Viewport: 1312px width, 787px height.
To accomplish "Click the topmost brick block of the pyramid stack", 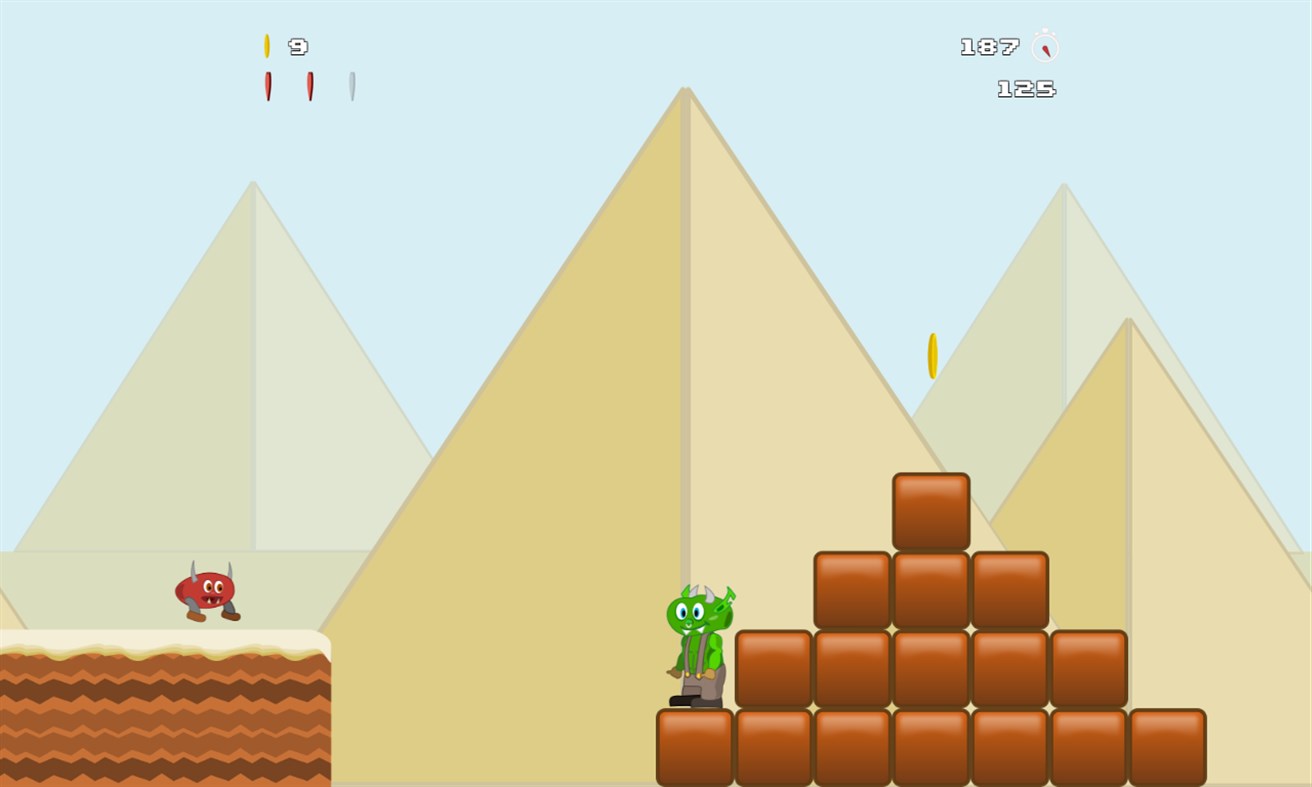I will point(930,508).
